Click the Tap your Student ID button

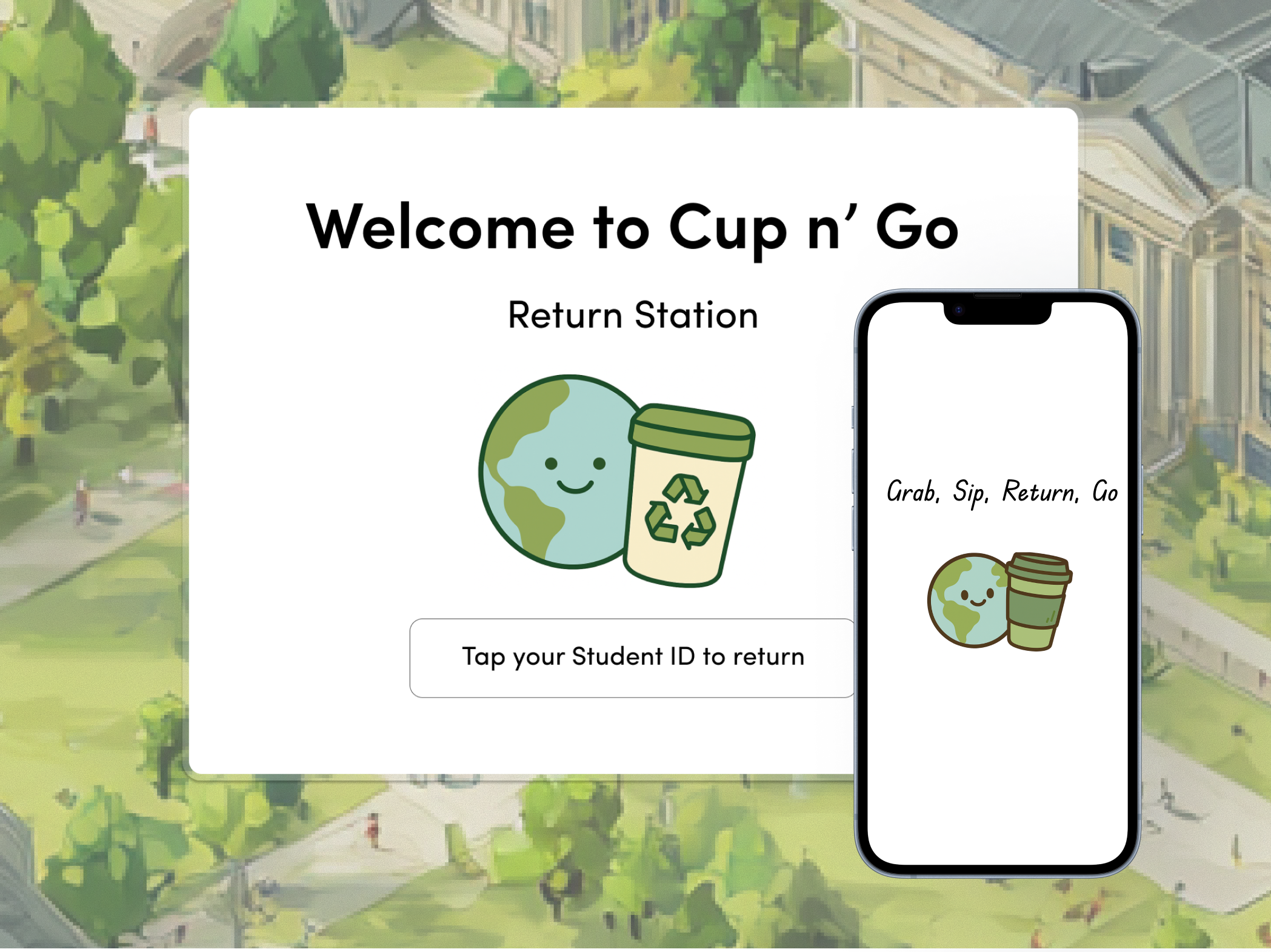click(x=633, y=656)
